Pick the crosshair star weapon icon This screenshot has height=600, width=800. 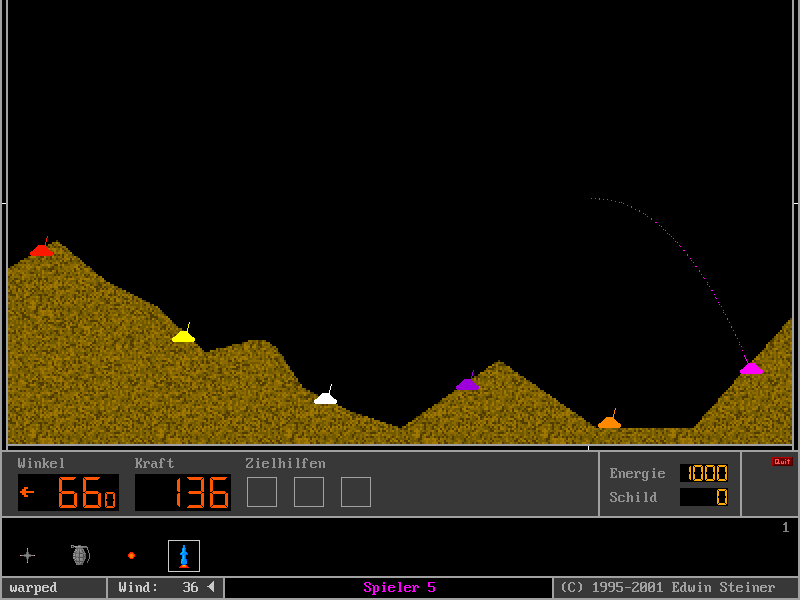click(x=27, y=556)
